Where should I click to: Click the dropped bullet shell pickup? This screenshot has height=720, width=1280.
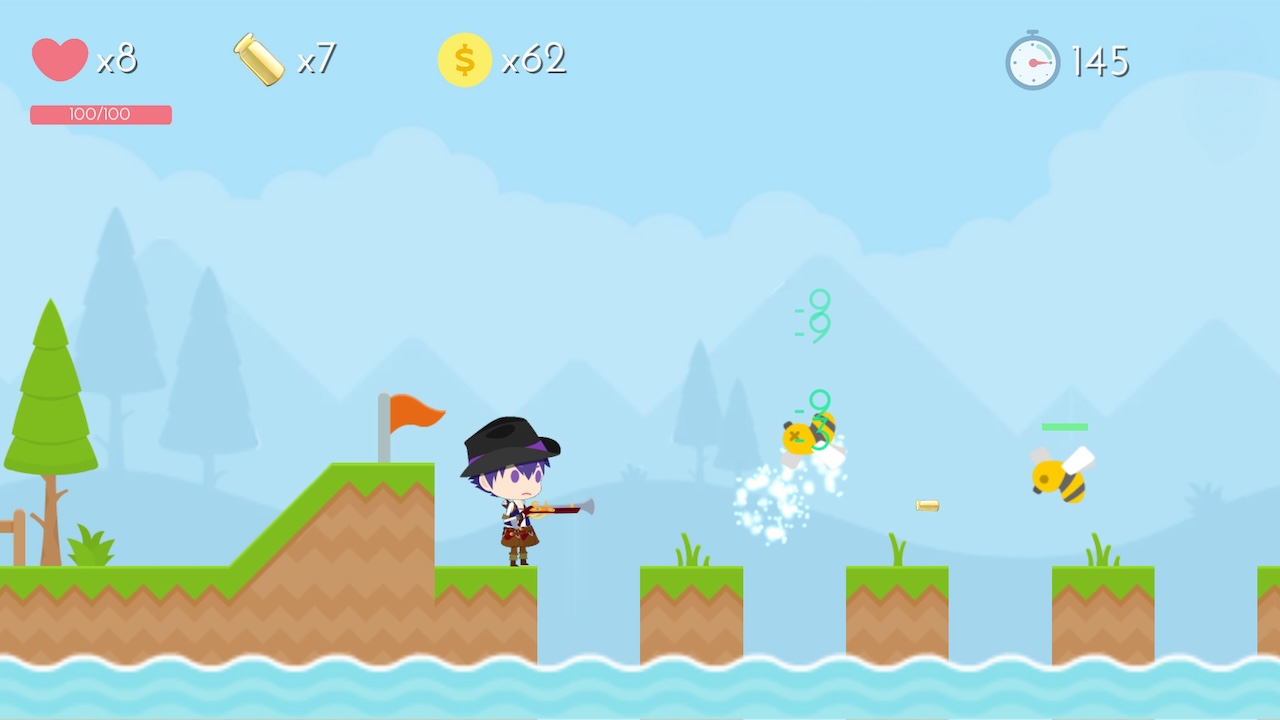926,506
